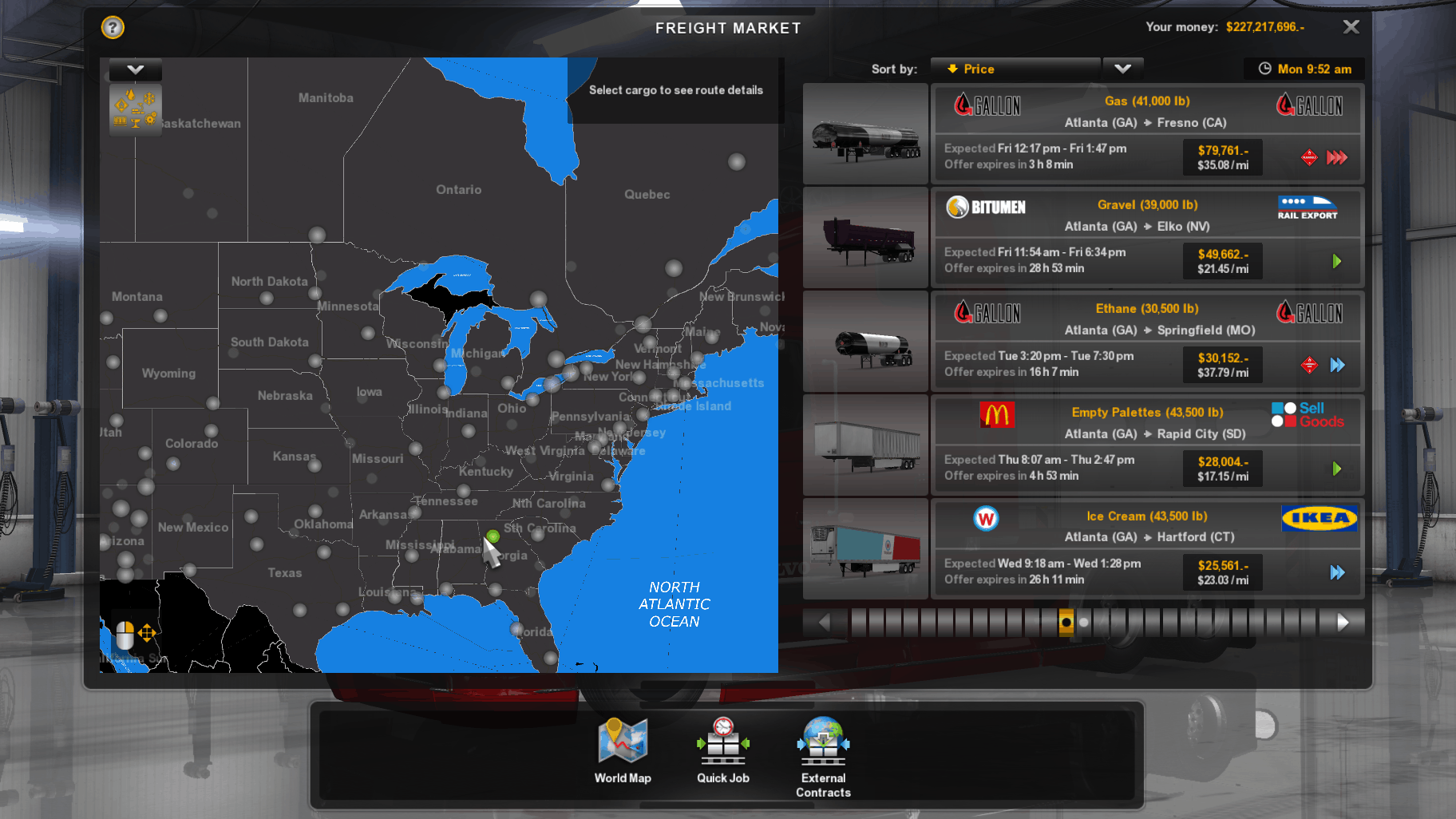Switch to Quick Job
1456x819 pixels.
pyautogui.click(x=723, y=751)
